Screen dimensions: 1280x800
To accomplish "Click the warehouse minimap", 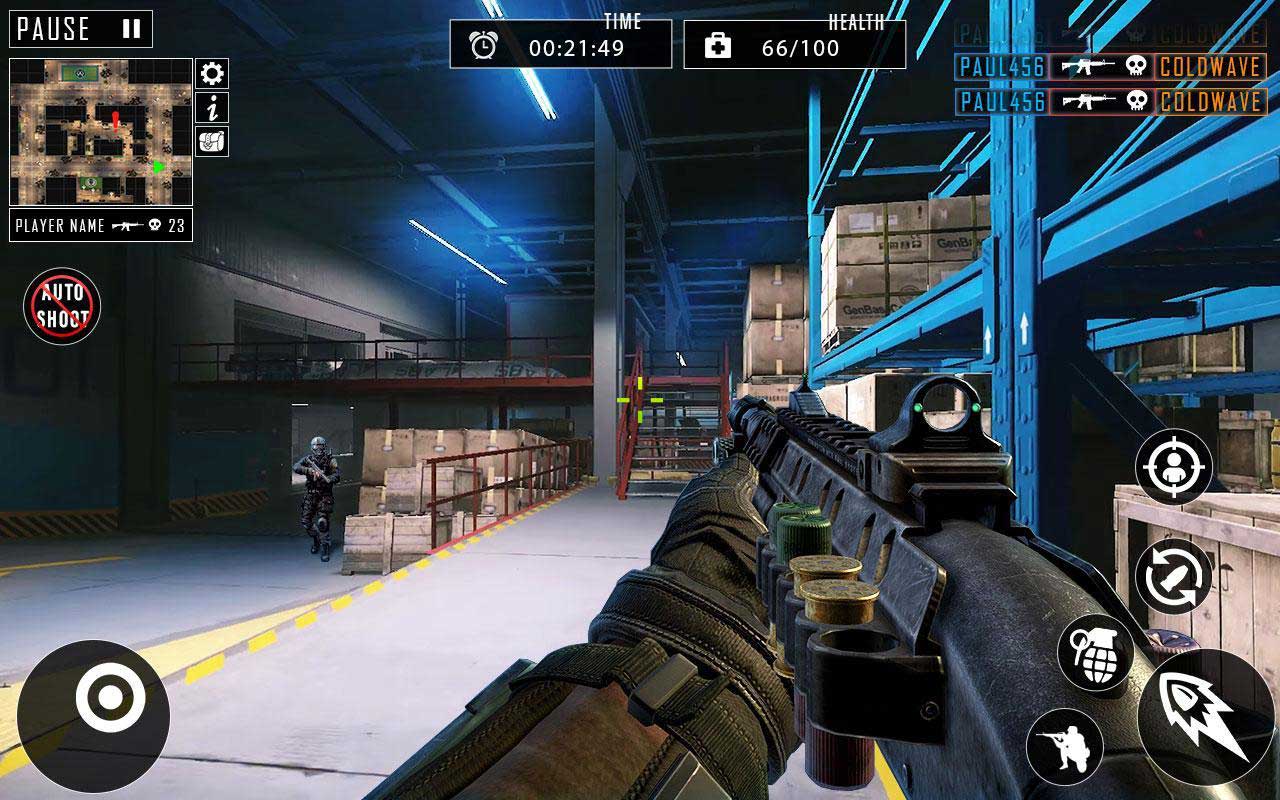I will tap(100, 132).
